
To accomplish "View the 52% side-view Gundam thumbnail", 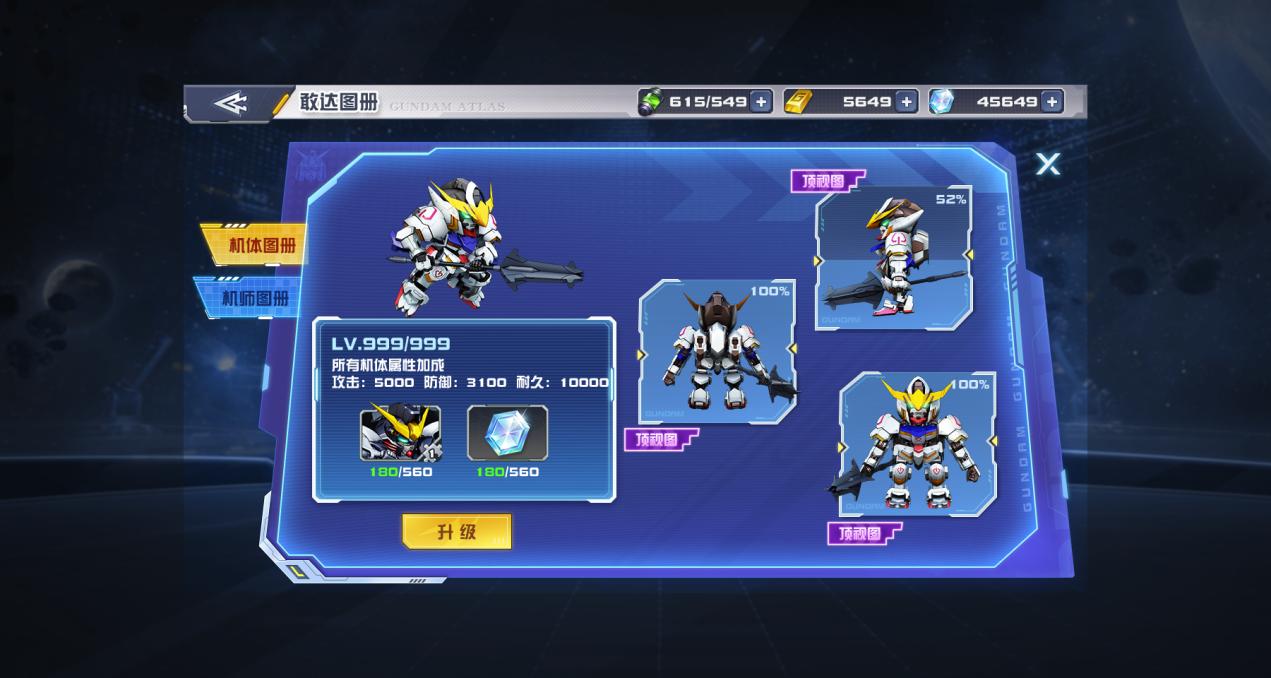I will tap(893, 257).
